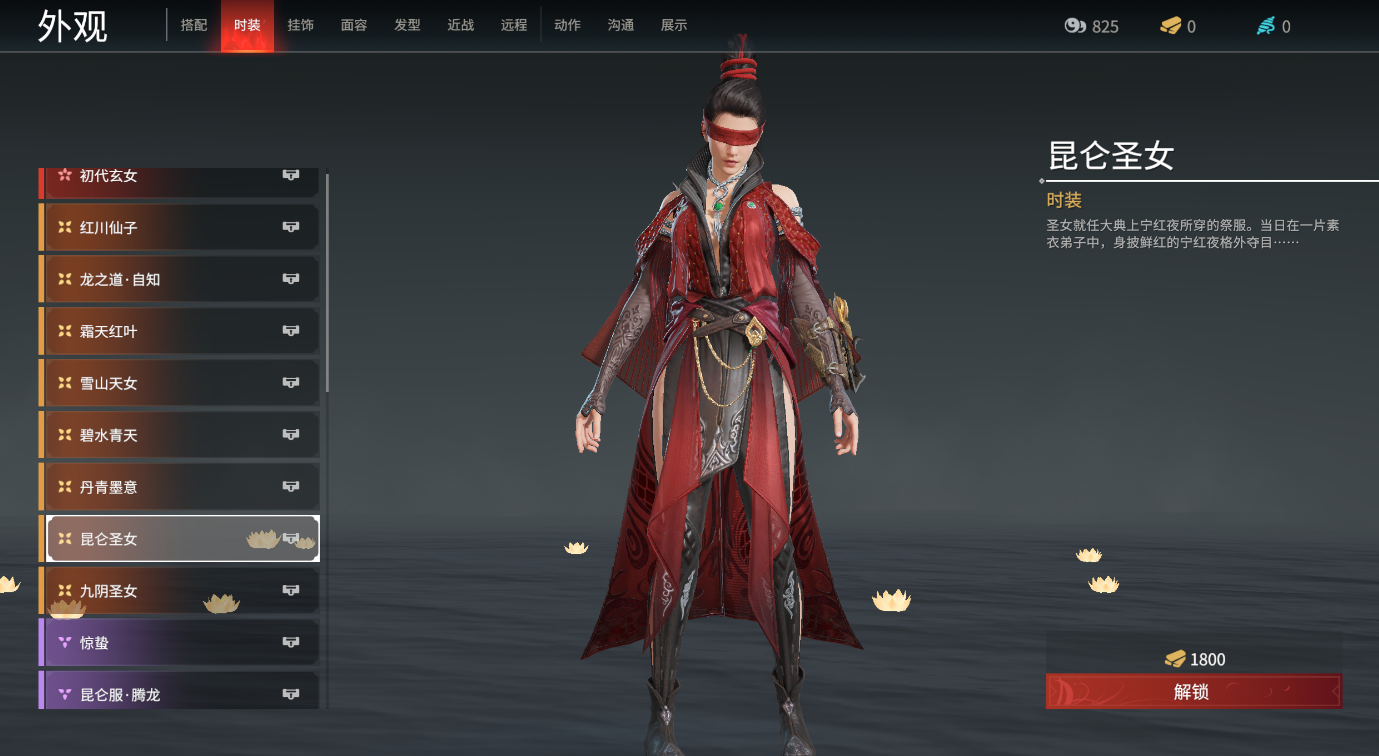Open the 挂饰 tab
This screenshot has height=756, width=1379.
pyautogui.click(x=300, y=25)
